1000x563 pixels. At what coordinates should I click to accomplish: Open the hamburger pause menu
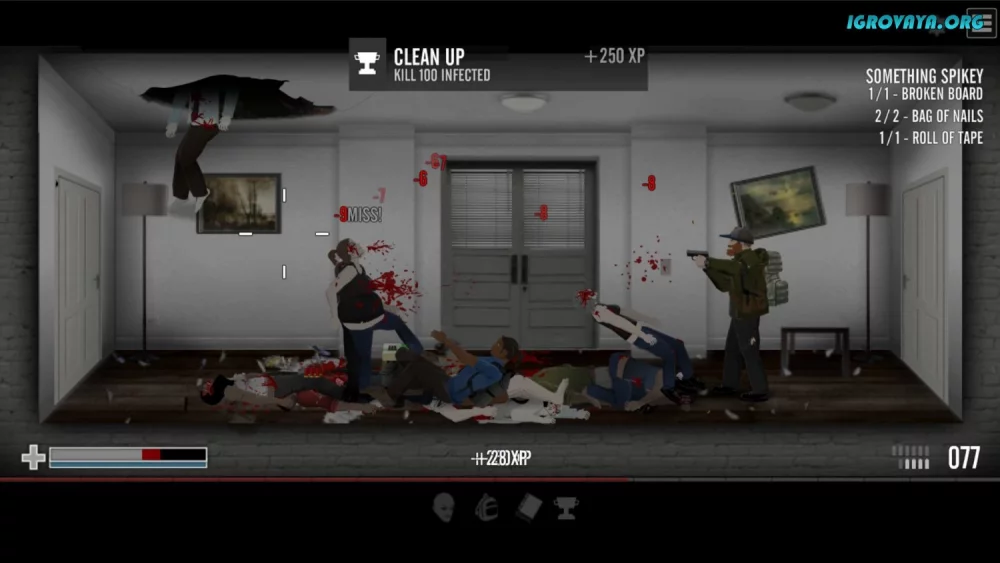(980, 23)
